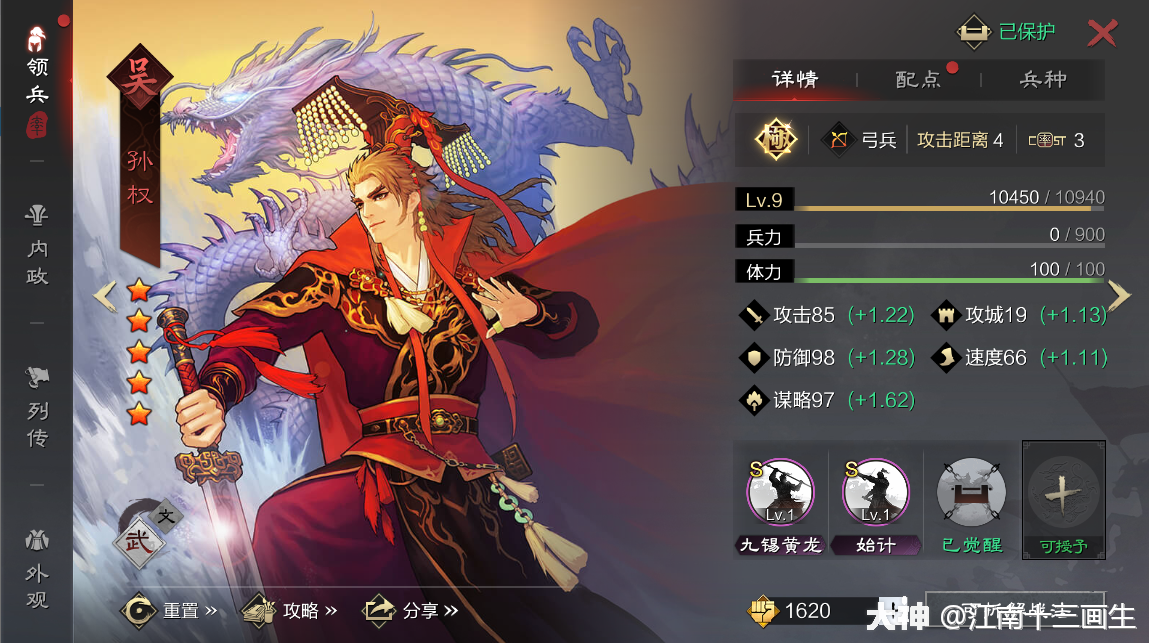
Task: Close the hero detail screen
Action: point(1102,33)
